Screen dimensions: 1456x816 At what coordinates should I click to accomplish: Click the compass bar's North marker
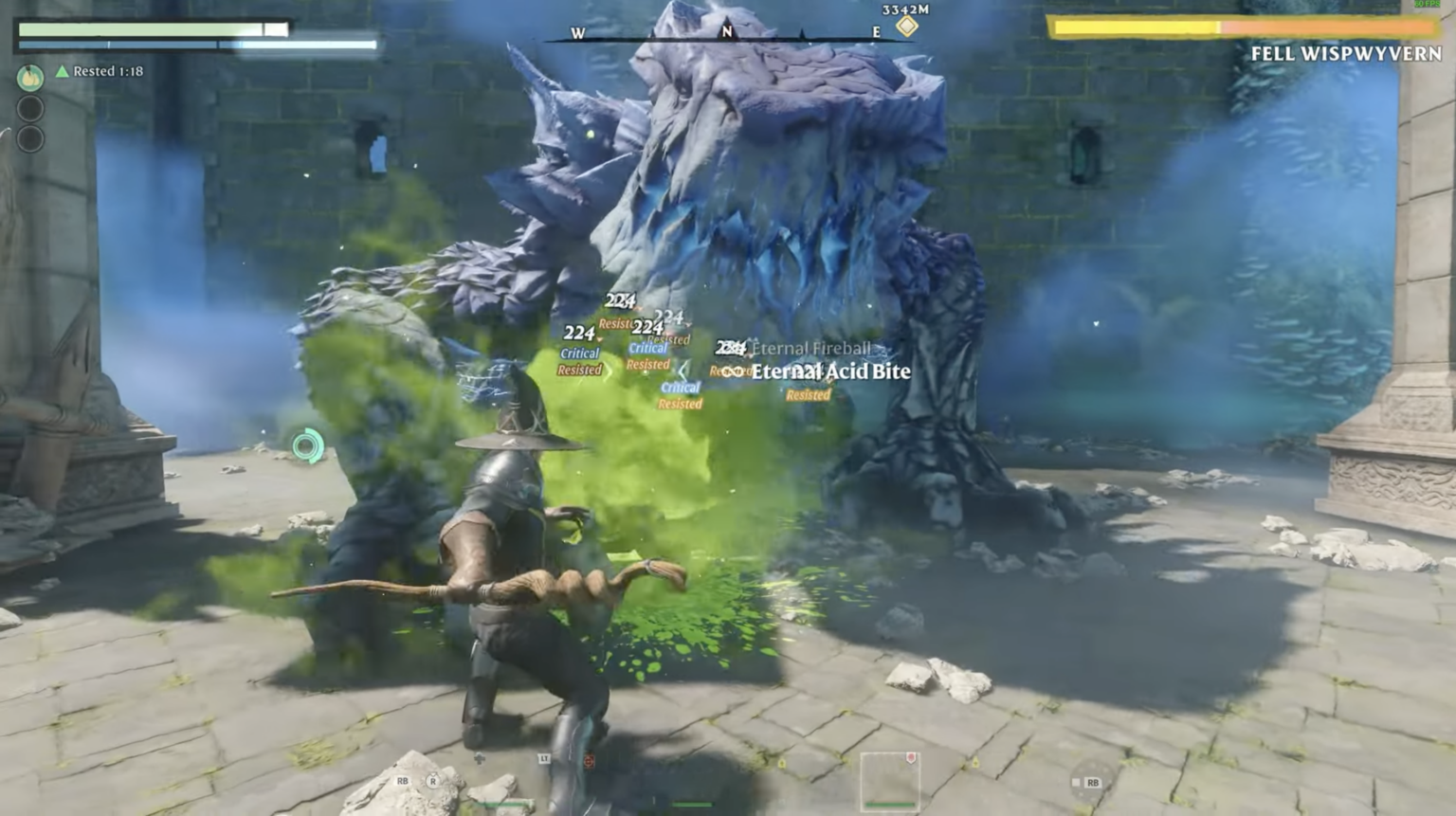(x=727, y=31)
